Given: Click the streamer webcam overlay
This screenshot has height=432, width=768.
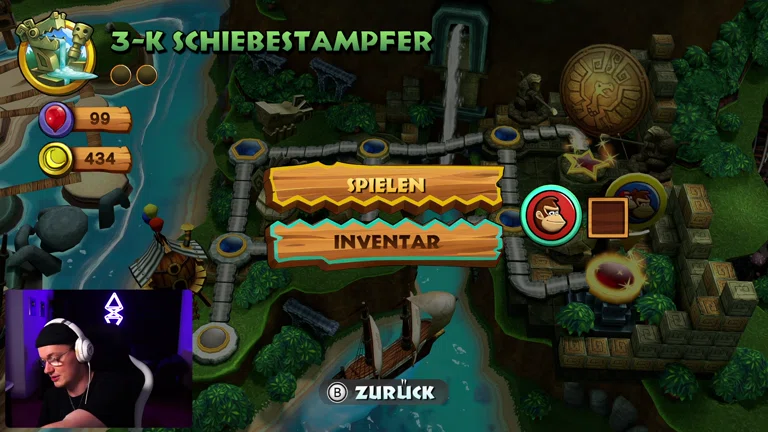Looking at the screenshot, I should [99, 360].
